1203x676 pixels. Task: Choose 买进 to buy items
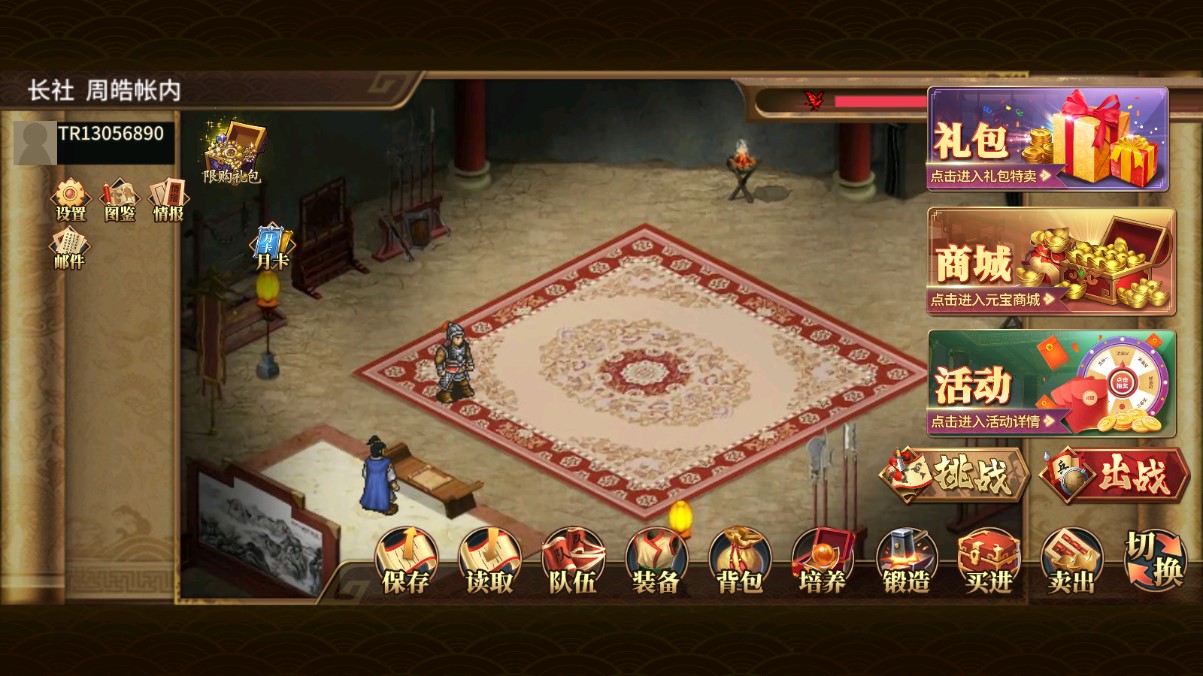tap(989, 562)
